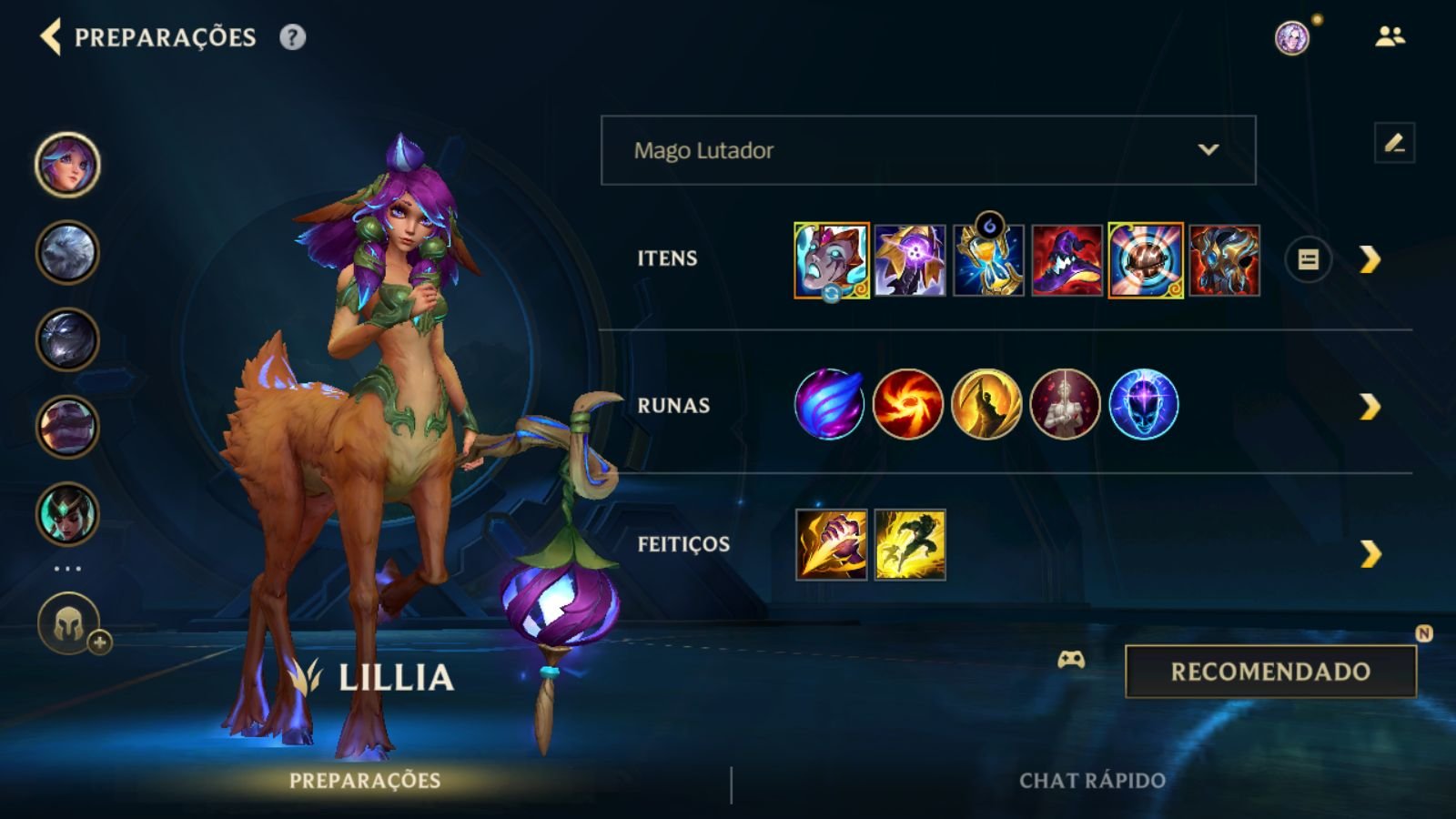Select the Lillia champion portrait

[x=67, y=165]
